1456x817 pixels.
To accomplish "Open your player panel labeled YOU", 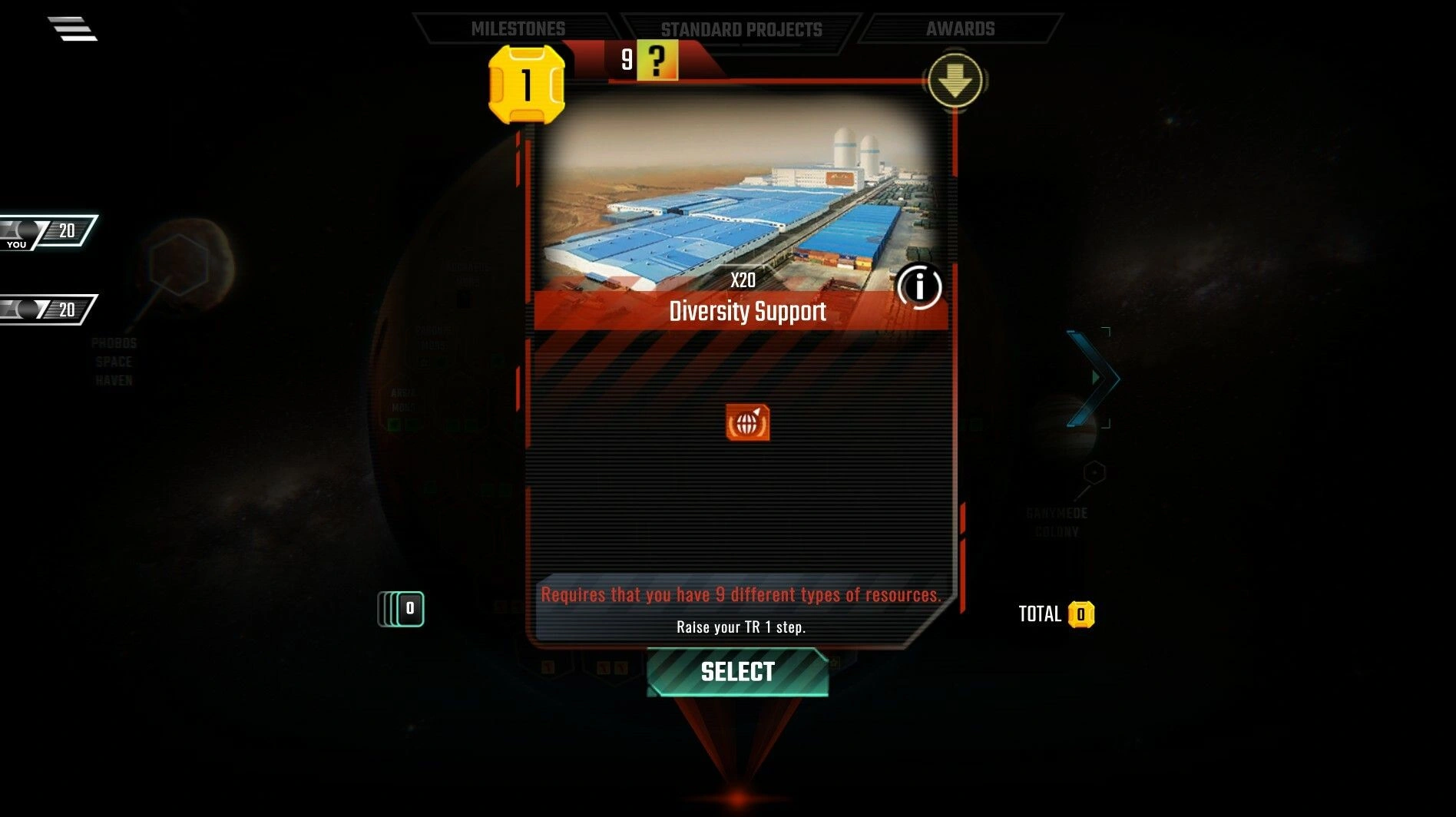I will (48, 232).
